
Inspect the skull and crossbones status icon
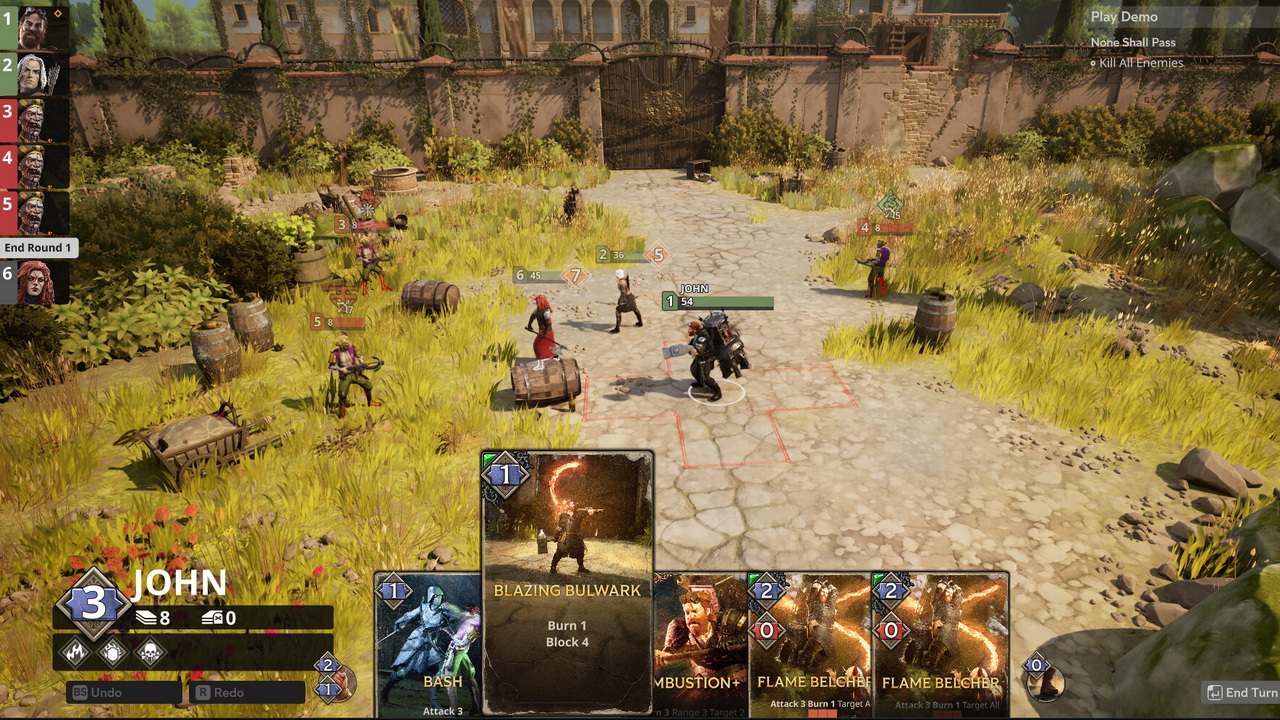click(149, 653)
